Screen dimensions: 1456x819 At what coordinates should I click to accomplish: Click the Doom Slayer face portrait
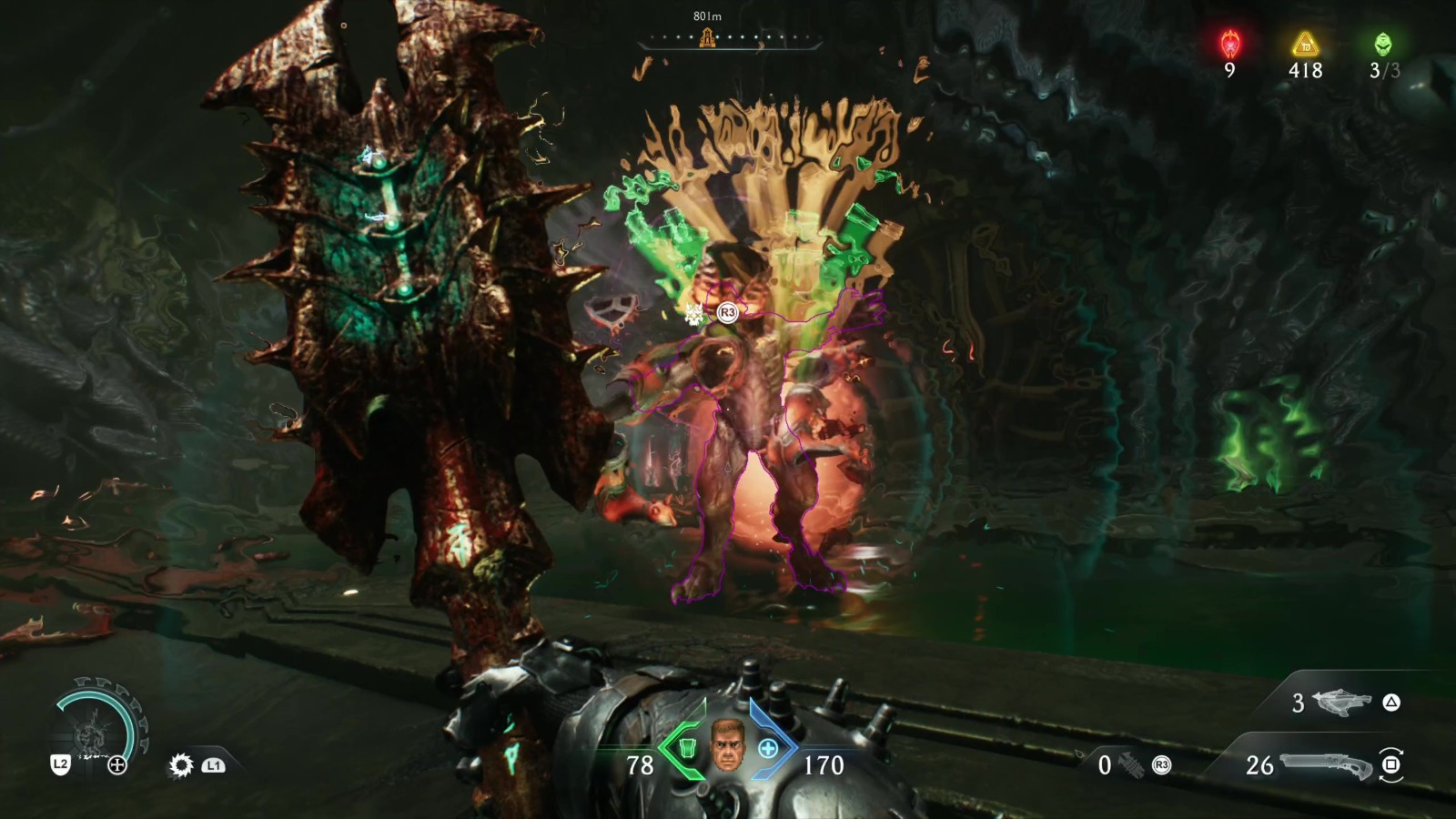click(726, 745)
